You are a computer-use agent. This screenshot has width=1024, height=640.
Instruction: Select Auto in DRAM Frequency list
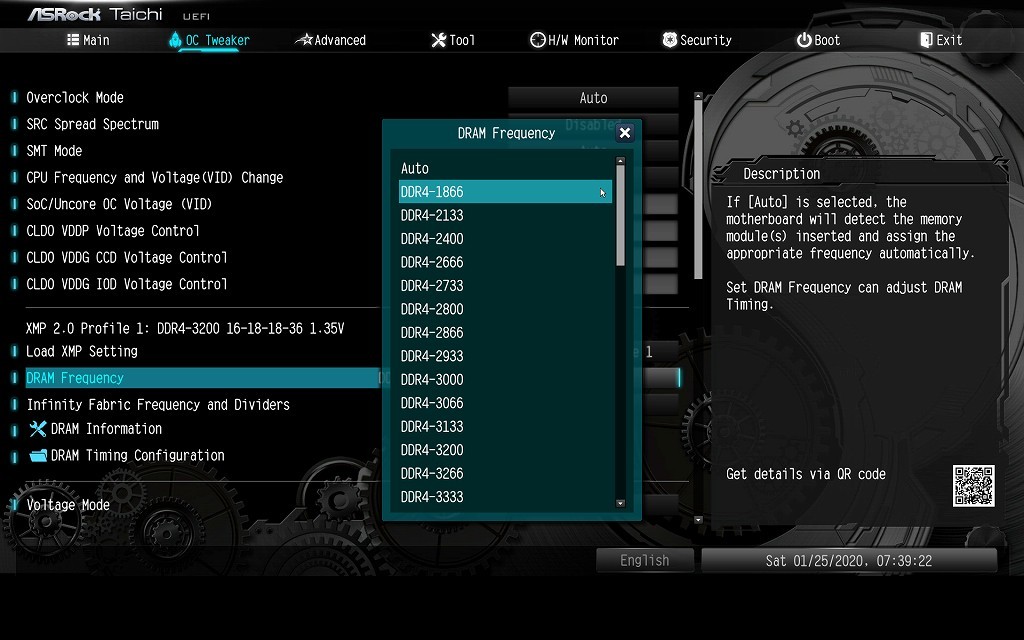click(415, 169)
